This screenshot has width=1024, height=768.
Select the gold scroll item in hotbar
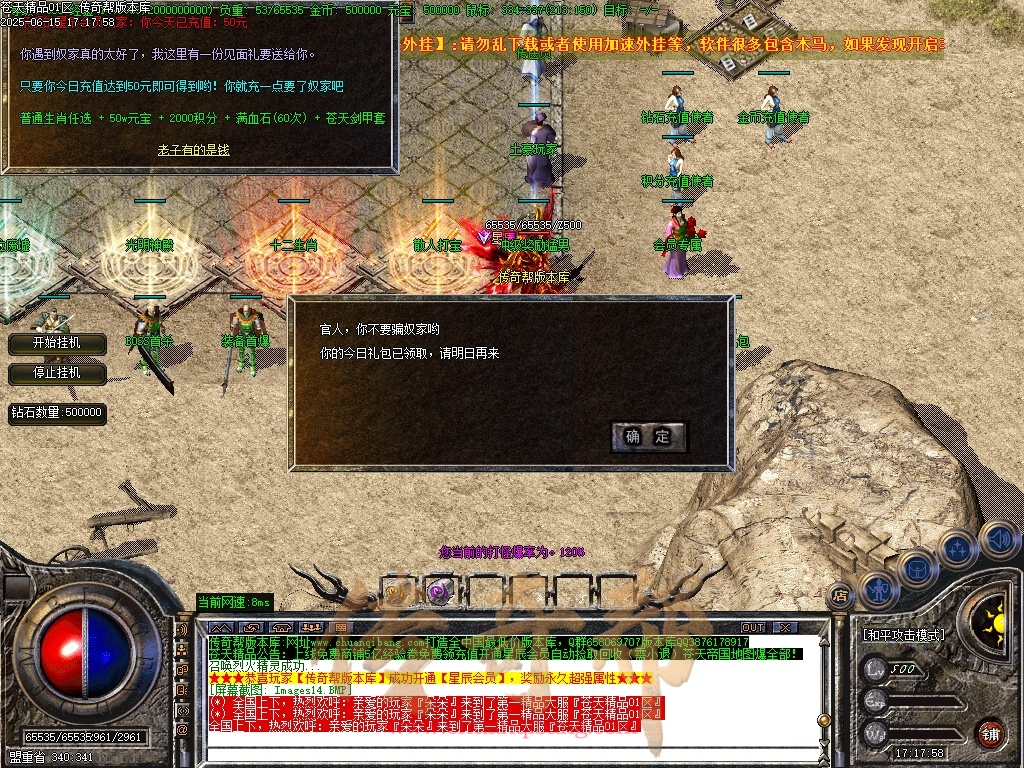[396, 592]
